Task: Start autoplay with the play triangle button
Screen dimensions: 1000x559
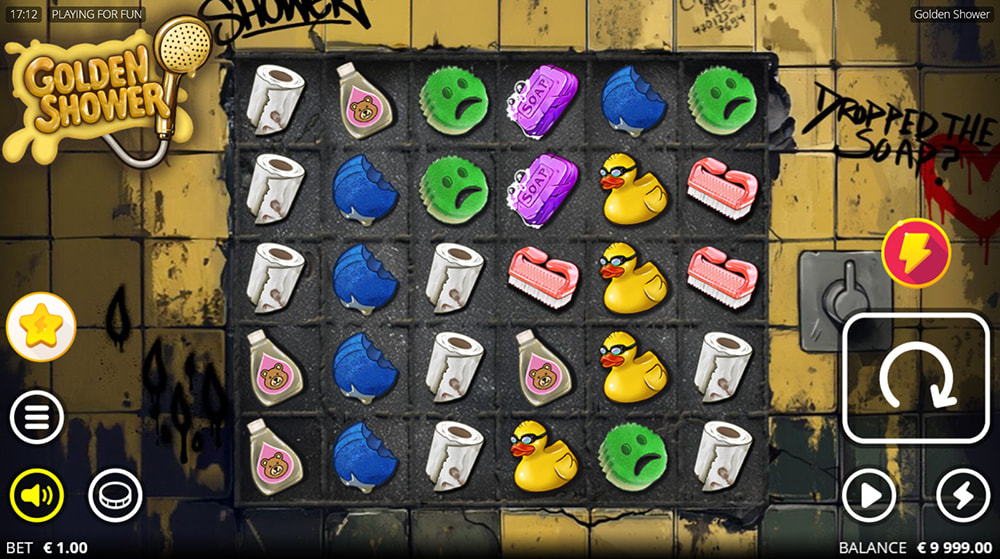Action: [868, 495]
